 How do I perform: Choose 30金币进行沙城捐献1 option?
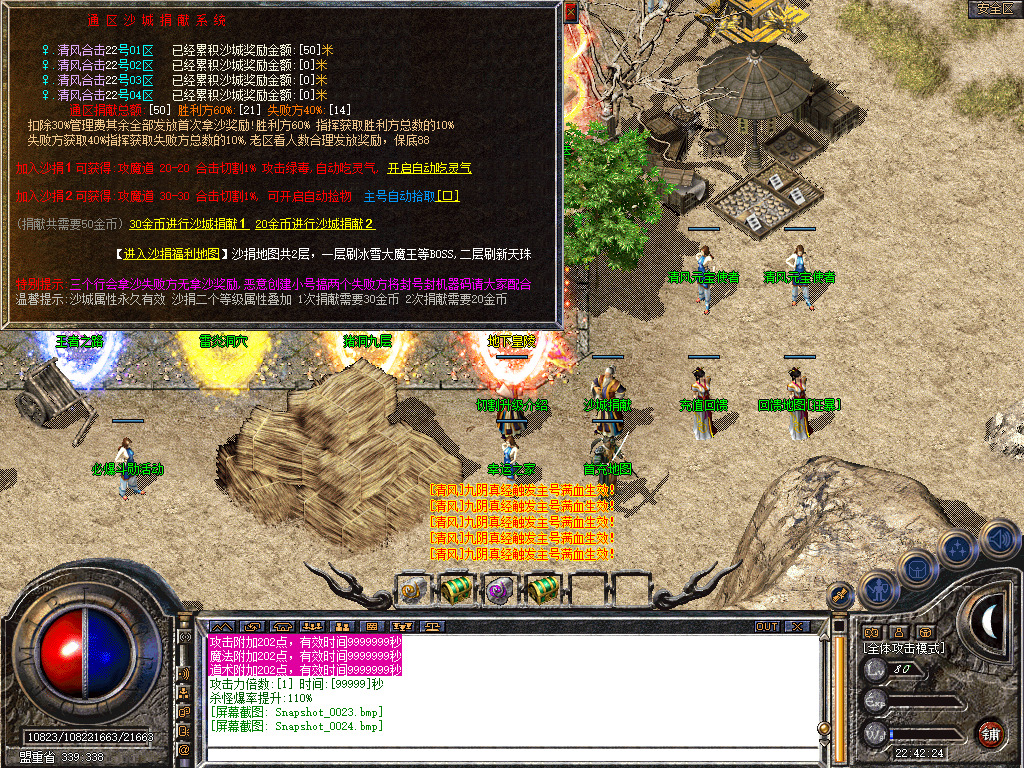click(x=189, y=224)
